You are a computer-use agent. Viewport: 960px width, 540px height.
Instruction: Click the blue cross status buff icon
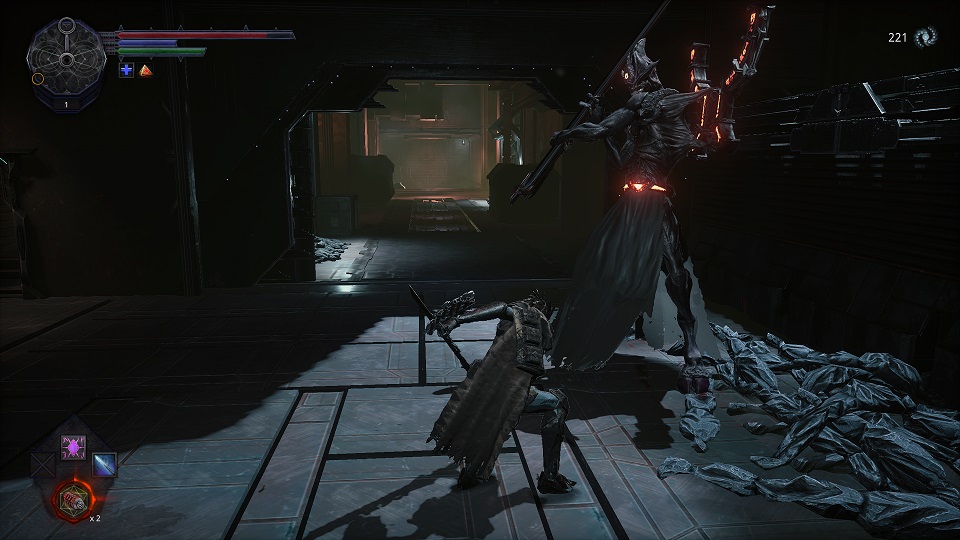click(127, 70)
